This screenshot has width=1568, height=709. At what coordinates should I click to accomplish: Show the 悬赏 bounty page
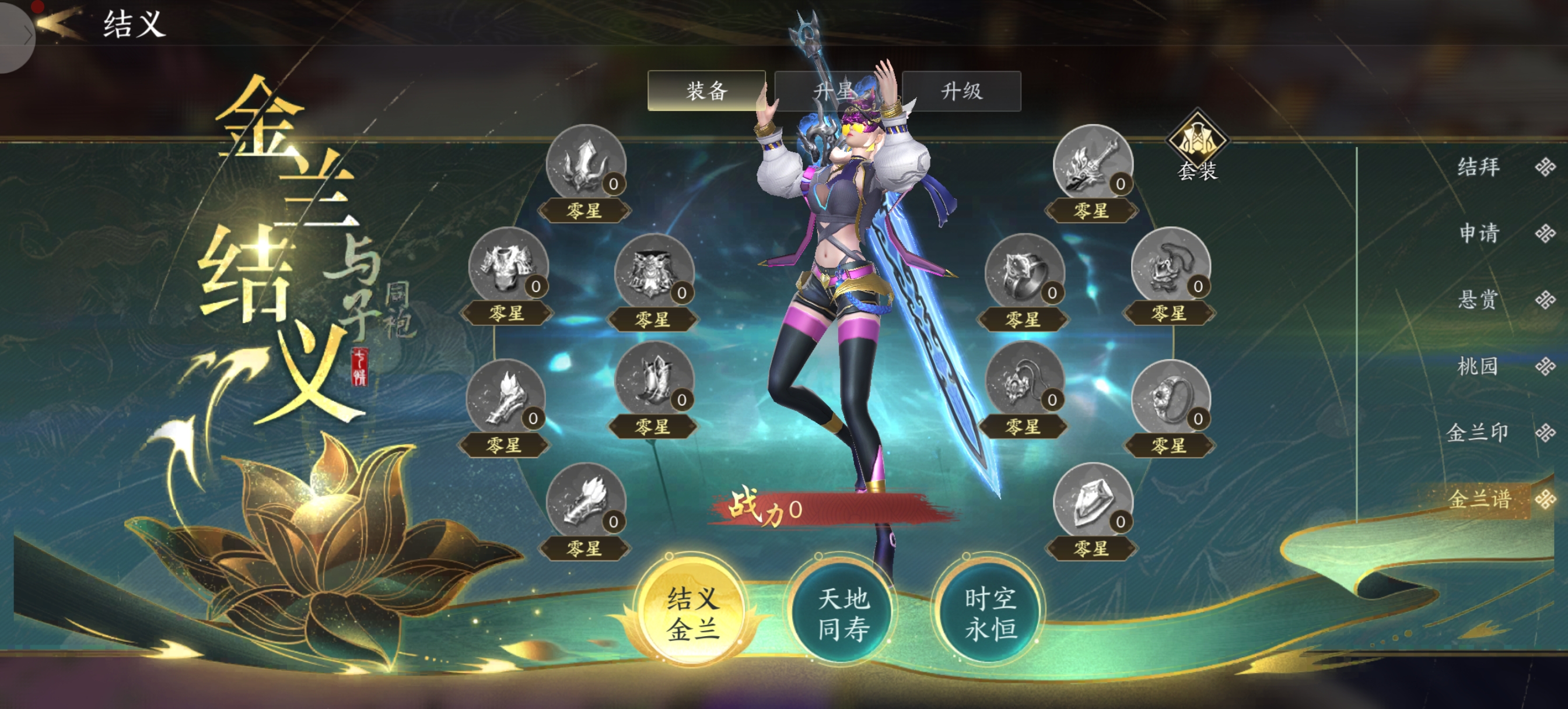(x=1479, y=299)
